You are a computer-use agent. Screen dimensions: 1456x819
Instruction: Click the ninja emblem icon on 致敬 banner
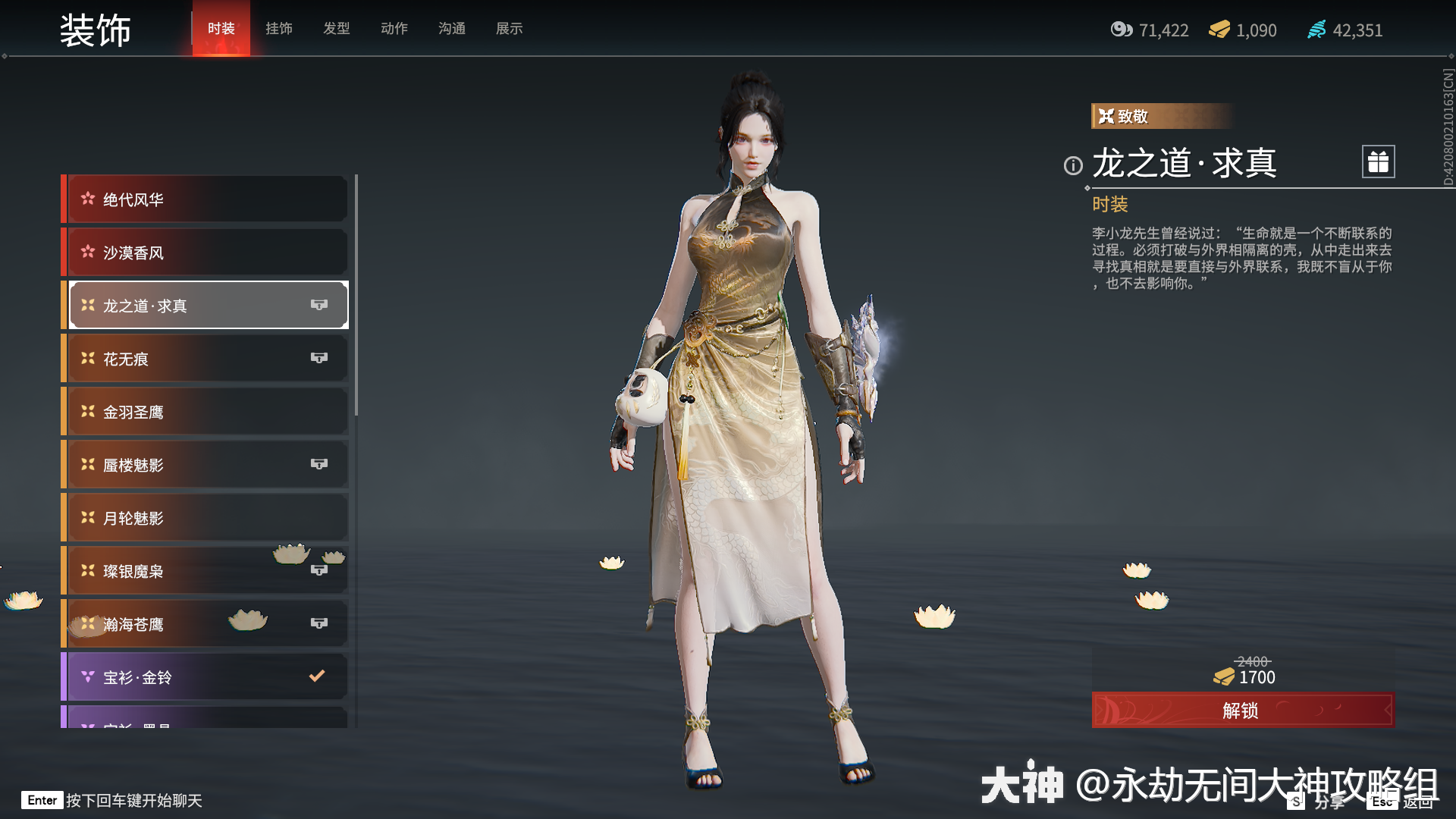1106,116
